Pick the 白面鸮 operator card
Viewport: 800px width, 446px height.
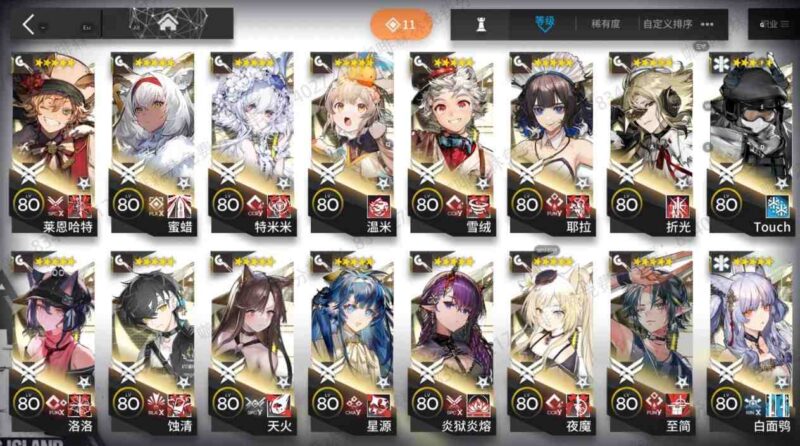point(752,340)
